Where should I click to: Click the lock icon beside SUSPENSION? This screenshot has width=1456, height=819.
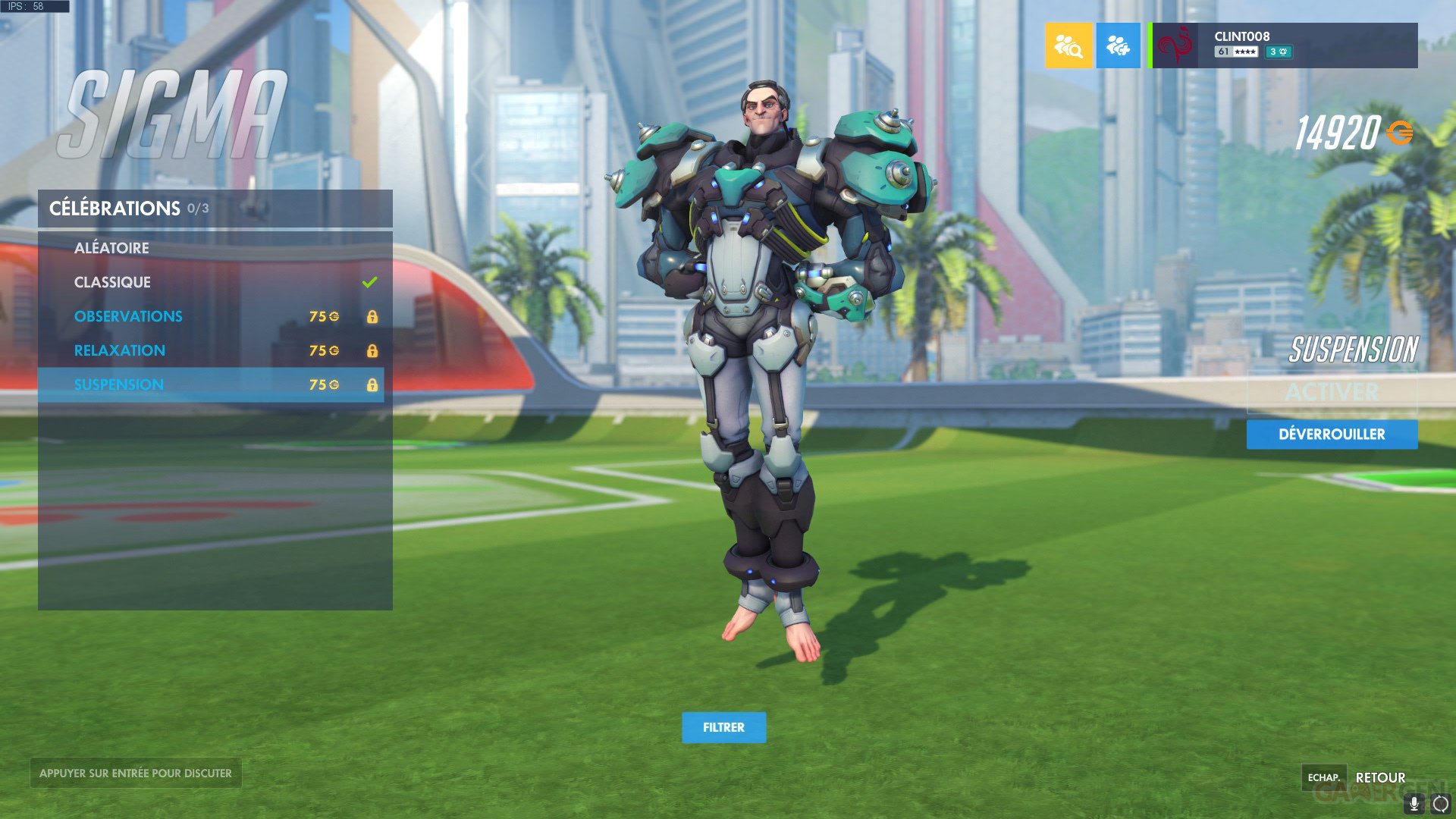[x=373, y=384]
